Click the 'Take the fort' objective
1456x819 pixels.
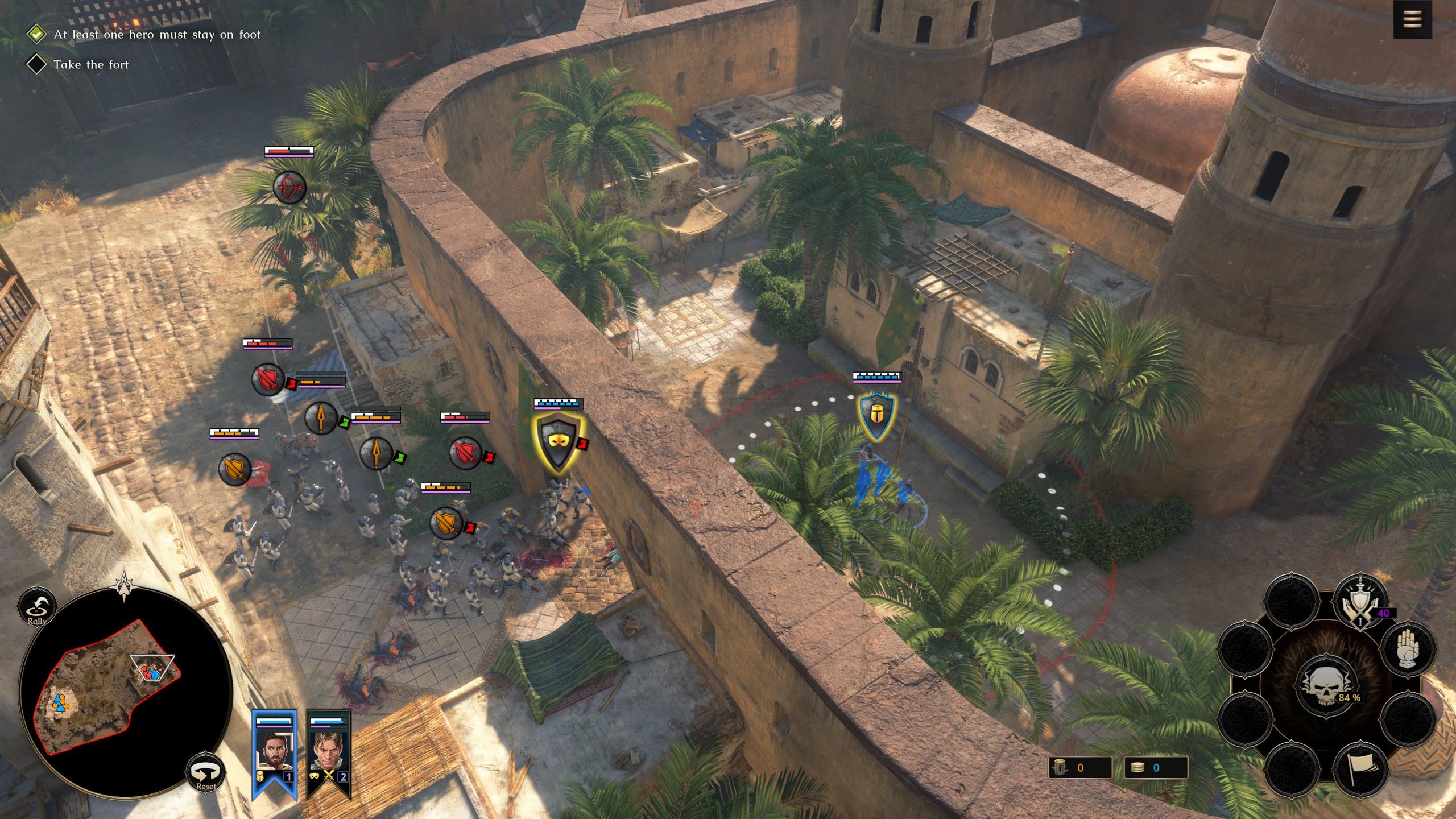click(x=91, y=64)
